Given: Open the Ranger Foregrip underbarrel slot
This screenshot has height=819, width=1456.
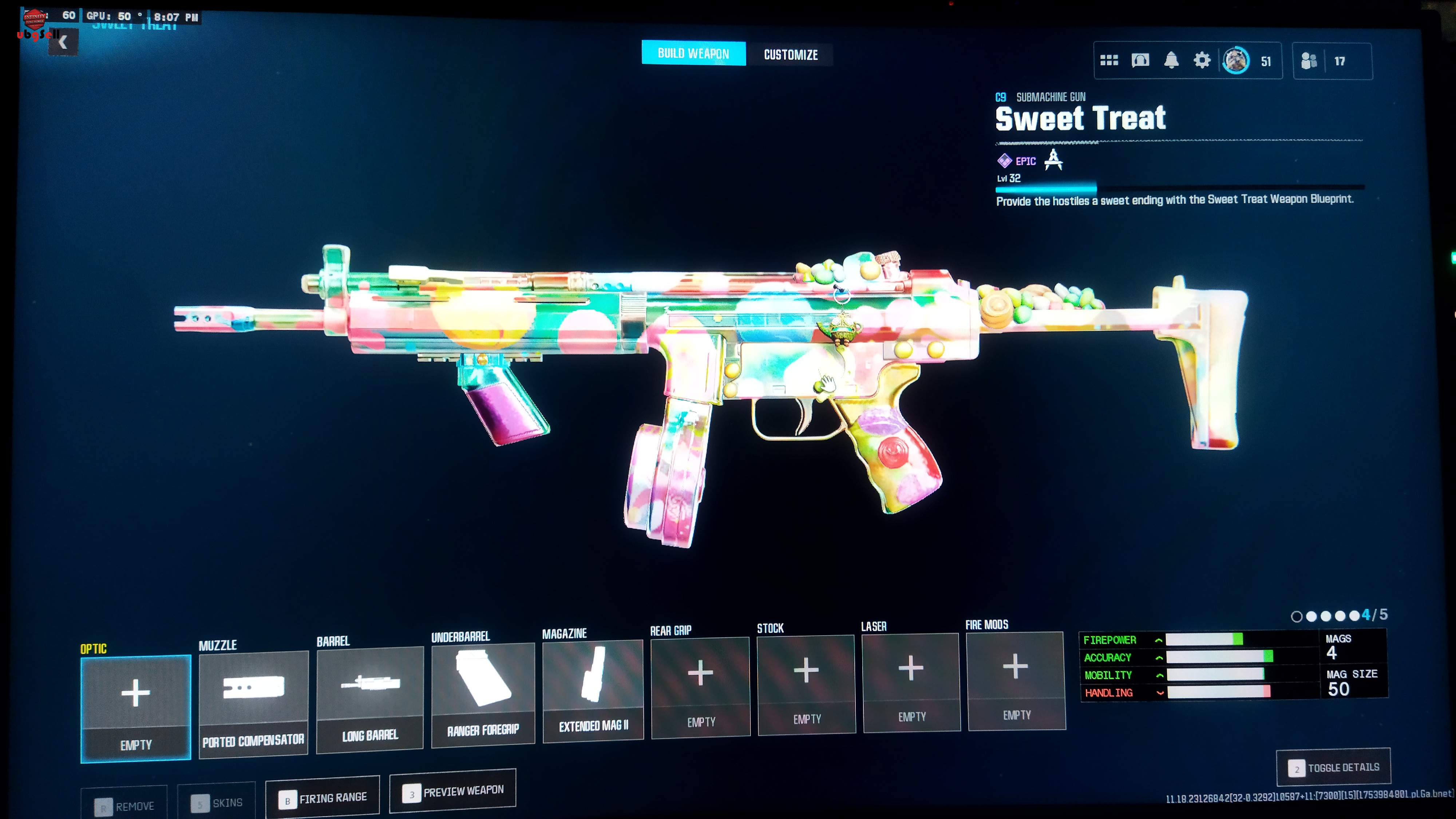Looking at the screenshot, I should click(x=483, y=695).
